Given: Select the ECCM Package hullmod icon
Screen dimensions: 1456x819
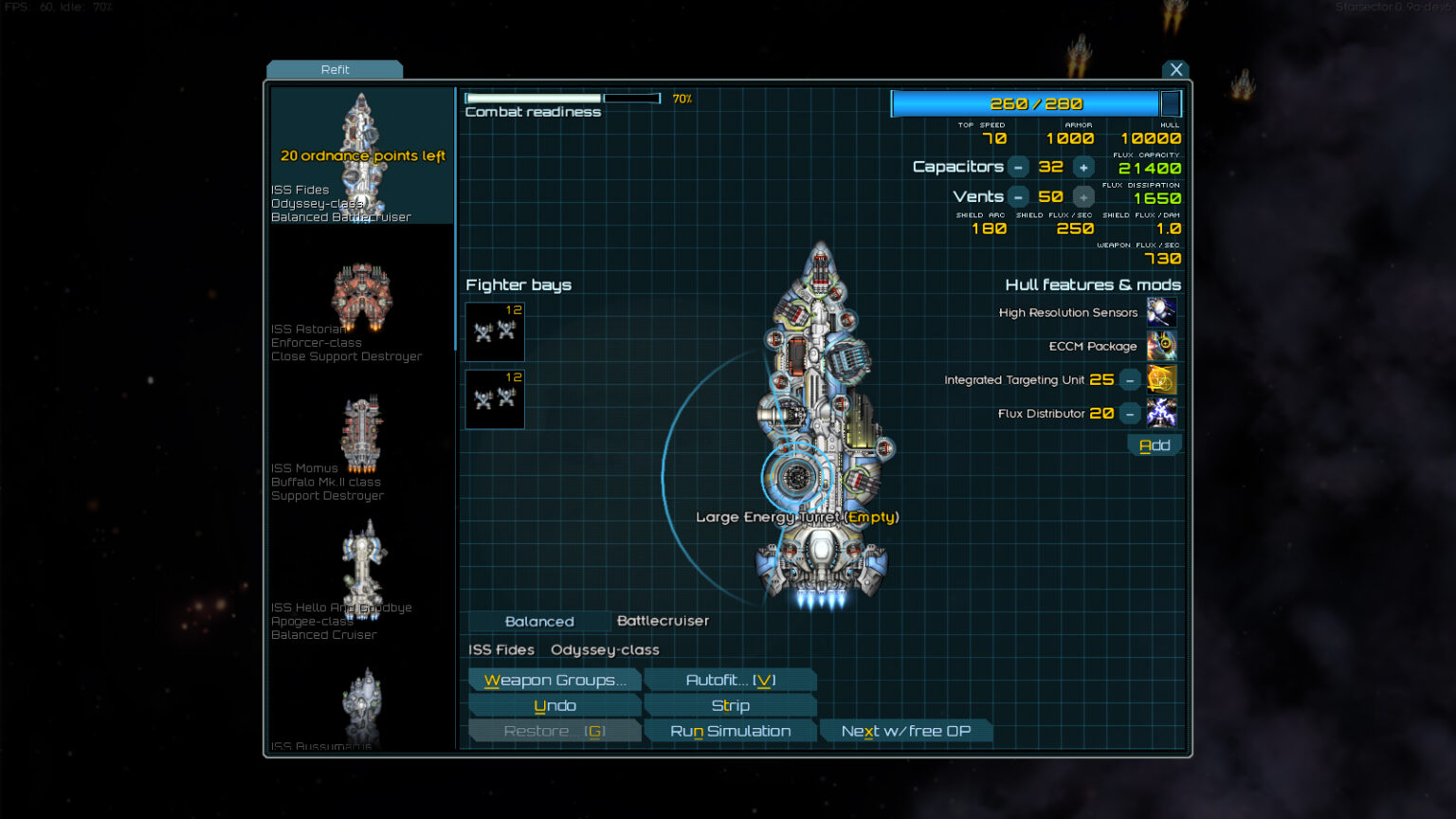Looking at the screenshot, I should [1162, 346].
